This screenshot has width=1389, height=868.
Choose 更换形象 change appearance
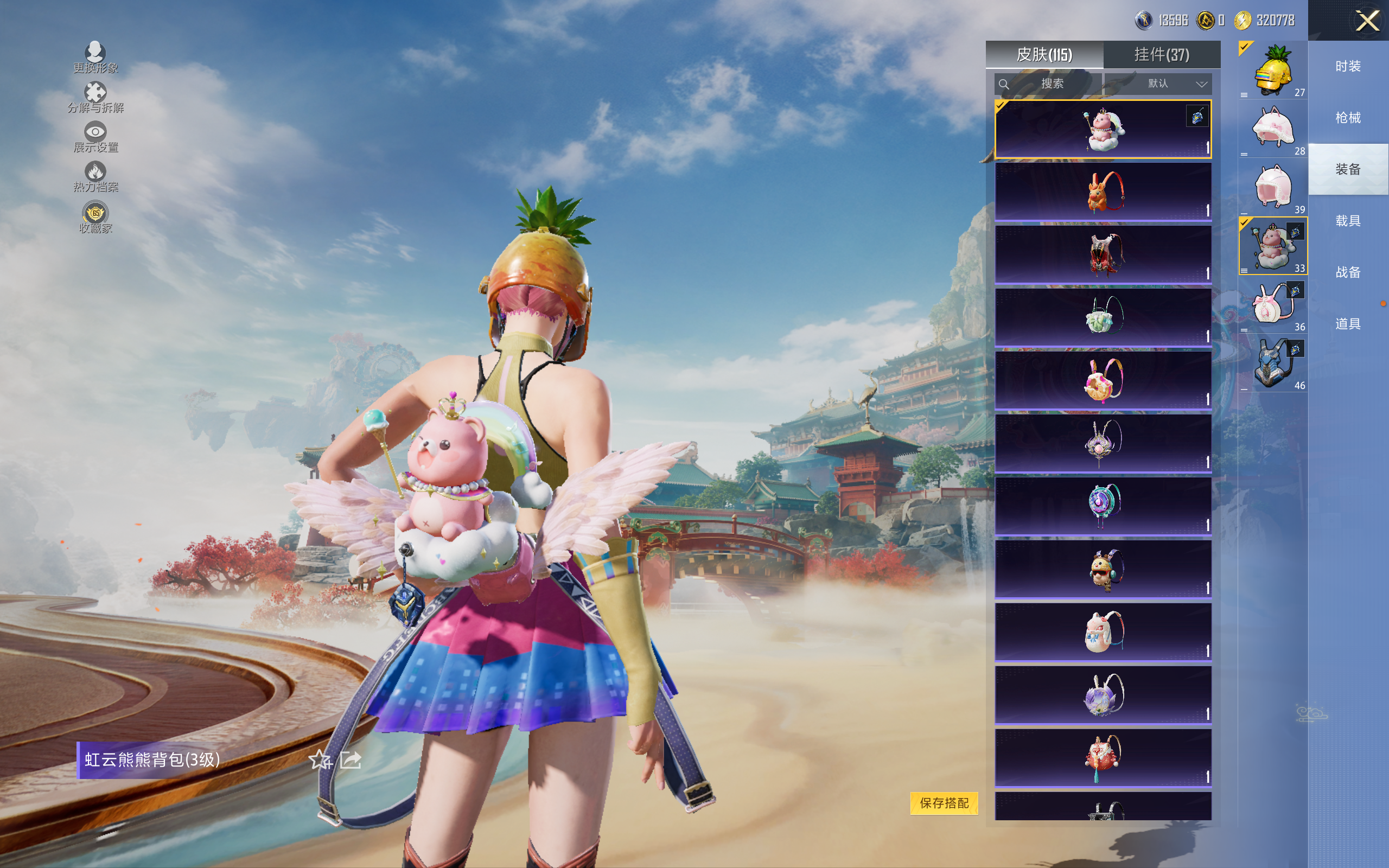[x=95, y=58]
